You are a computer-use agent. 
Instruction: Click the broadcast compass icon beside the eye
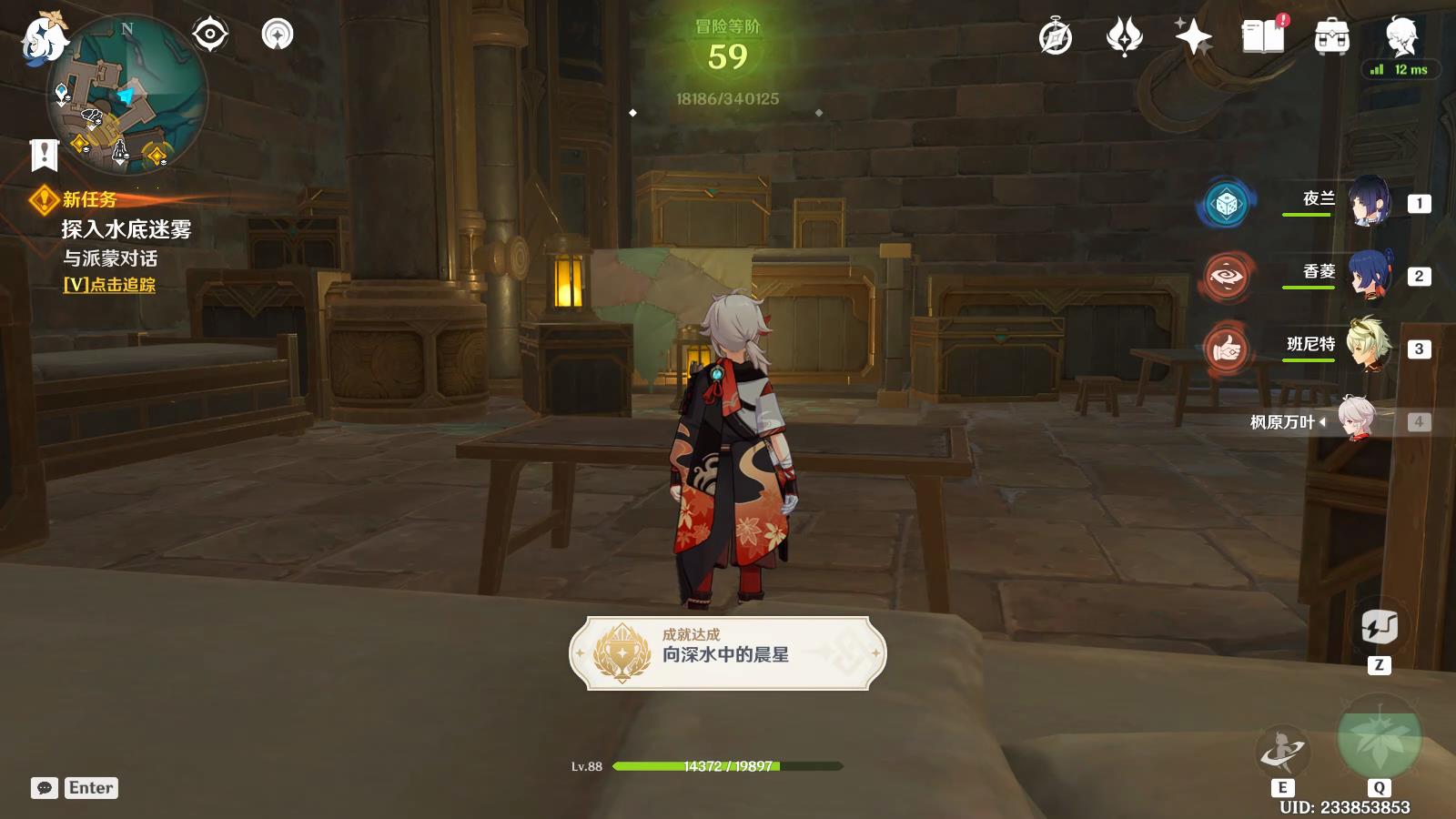276,34
